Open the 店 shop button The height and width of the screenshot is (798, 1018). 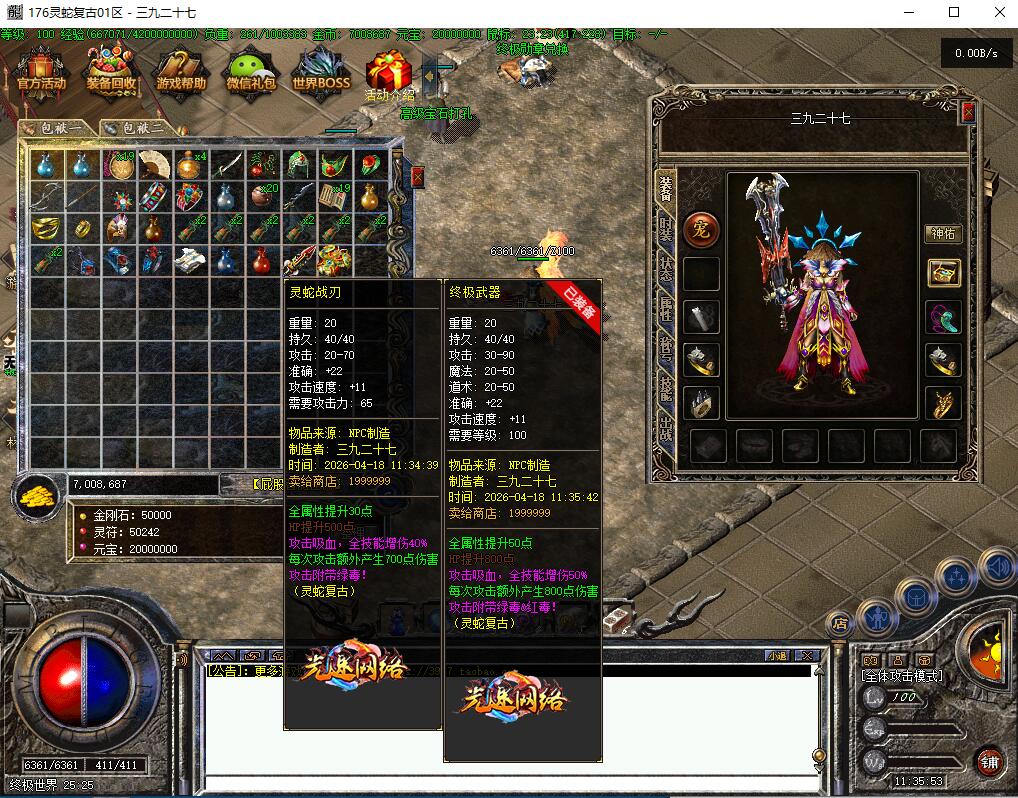click(840, 623)
